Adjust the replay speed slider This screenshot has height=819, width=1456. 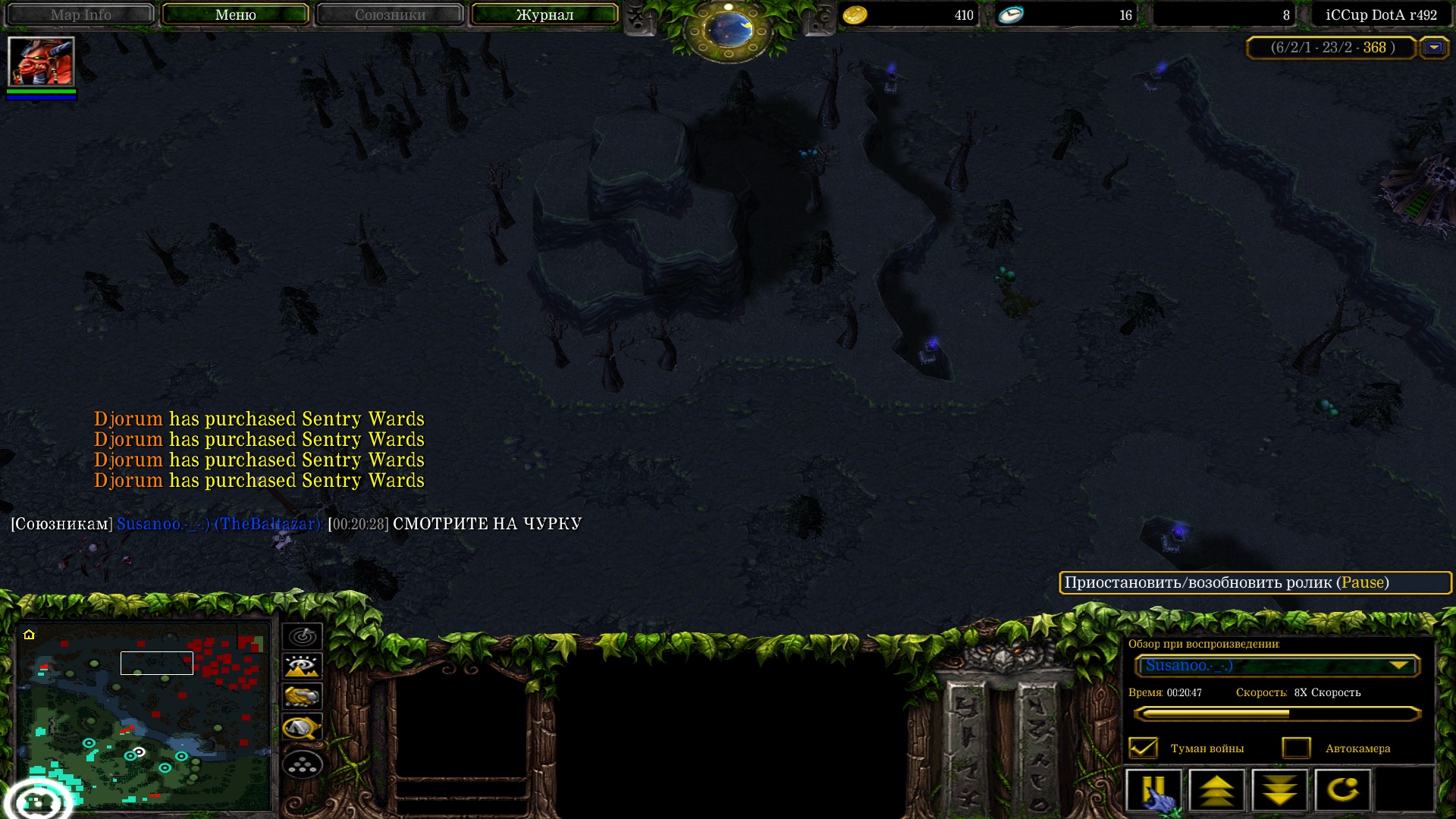(x=1278, y=714)
